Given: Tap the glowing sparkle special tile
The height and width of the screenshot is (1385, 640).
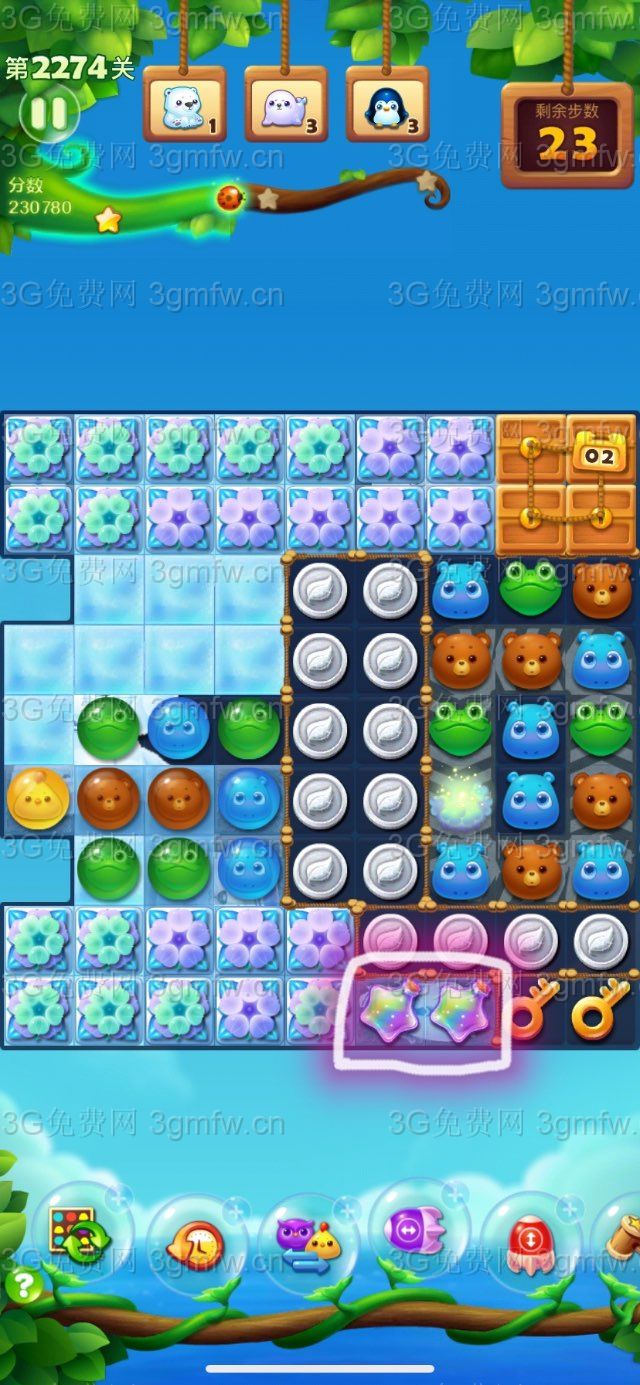Looking at the screenshot, I should click(461, 798).
